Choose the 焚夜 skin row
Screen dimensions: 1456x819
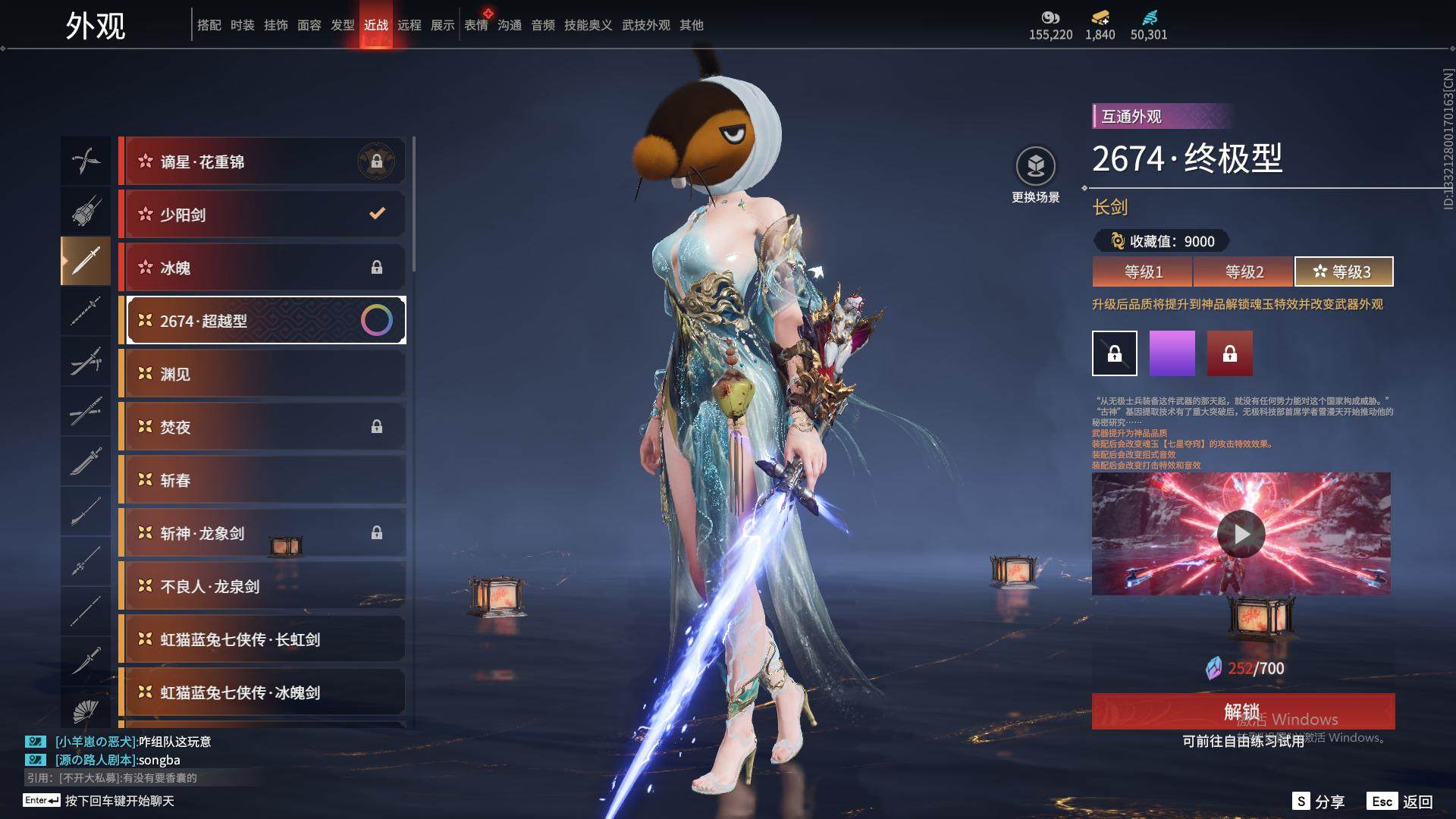262,427
